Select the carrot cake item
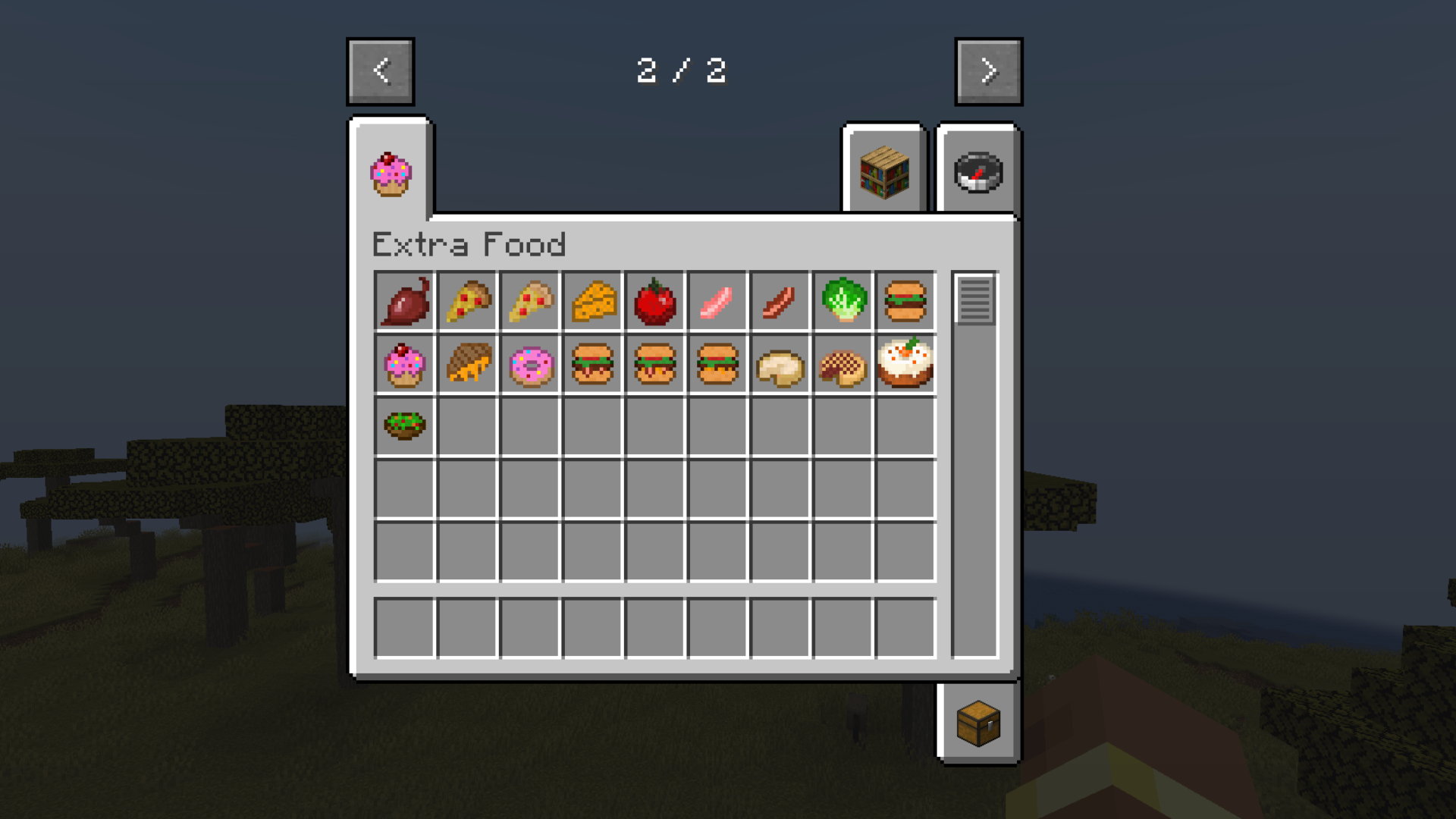This screenshot has height=819, width=1456. pyautogui.click(x=906, y=364)
